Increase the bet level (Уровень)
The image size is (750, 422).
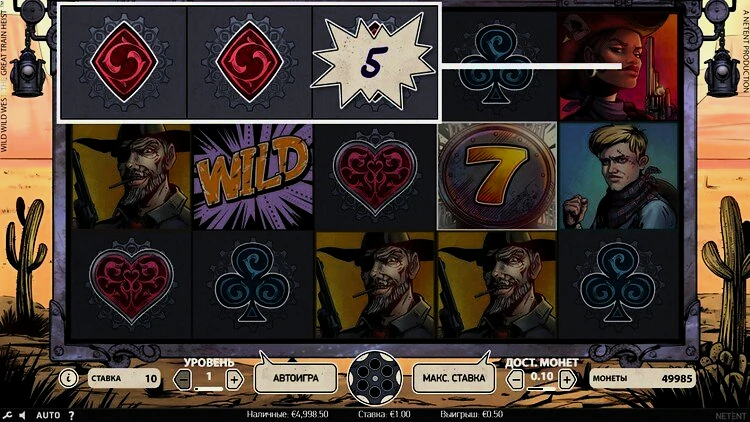point(234,379)
